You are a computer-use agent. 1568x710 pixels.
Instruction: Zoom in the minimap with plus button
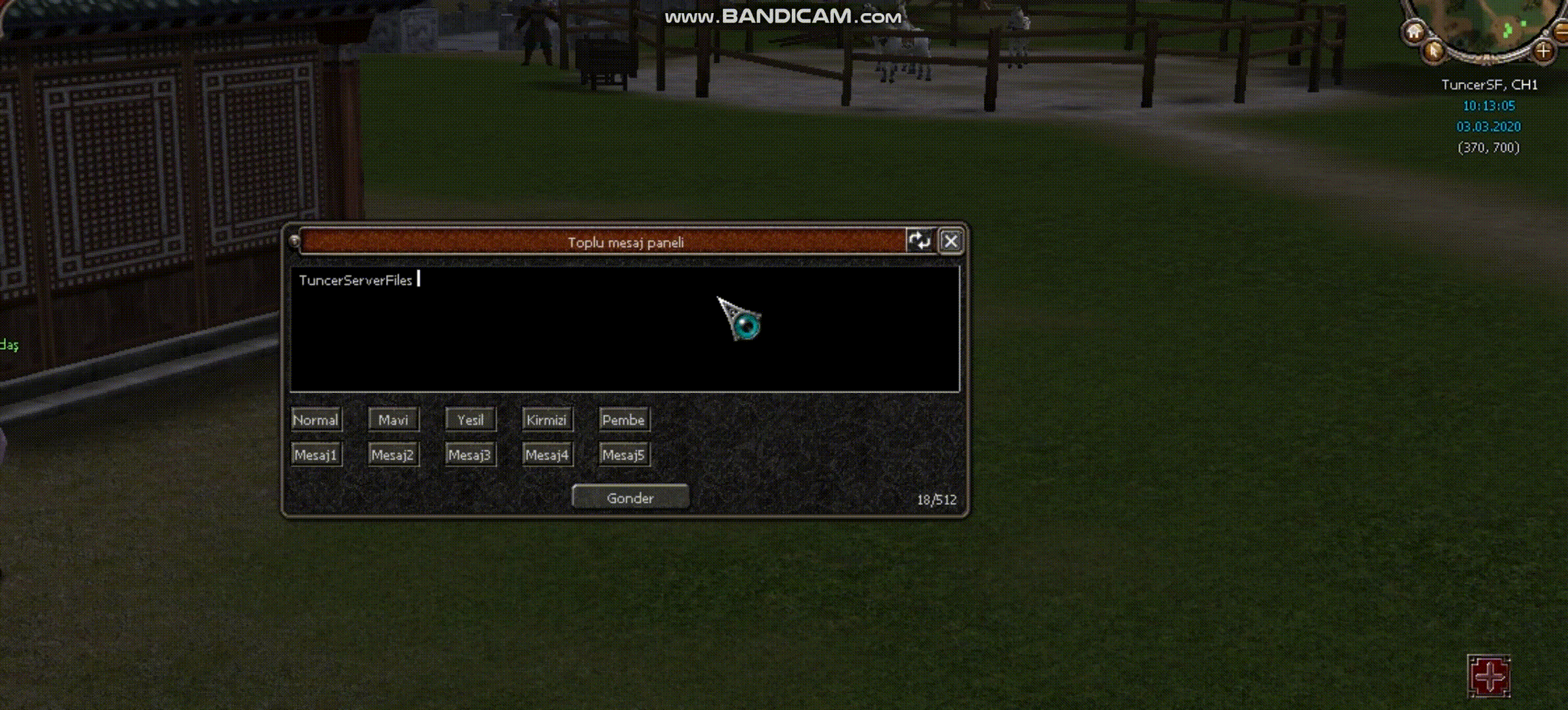click(x=1543, y=51)
